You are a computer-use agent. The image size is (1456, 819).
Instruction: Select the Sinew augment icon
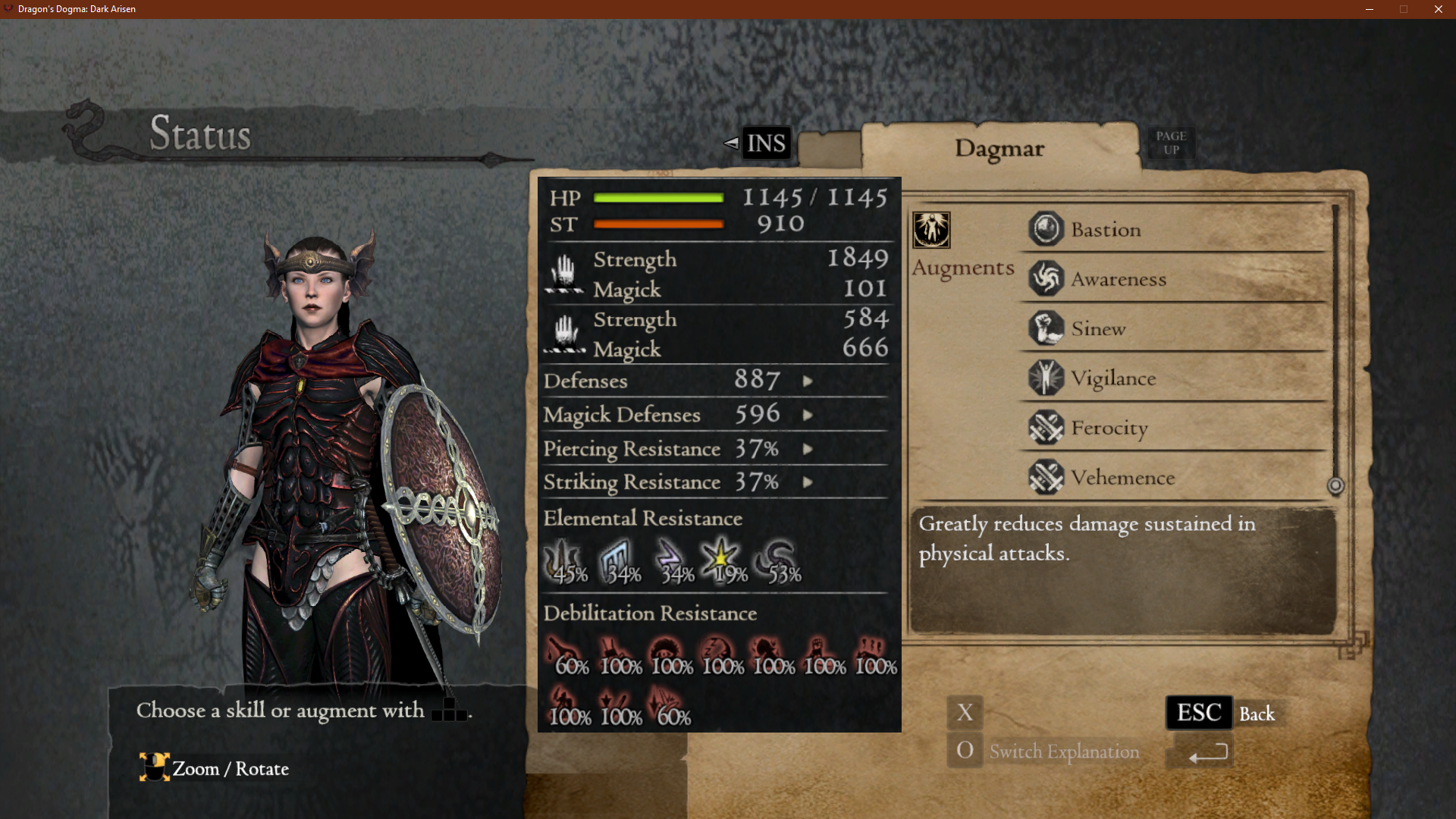tap(1046, 328)
